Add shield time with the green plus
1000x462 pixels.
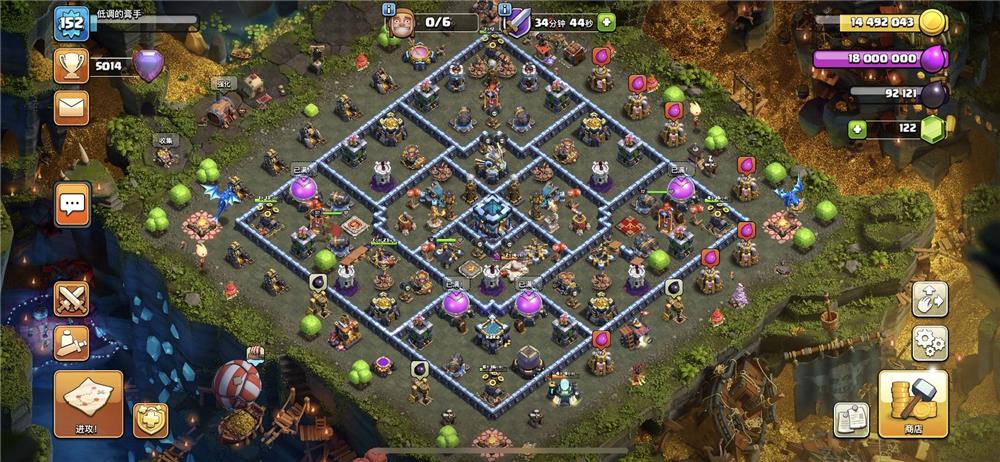click(605, 23)
